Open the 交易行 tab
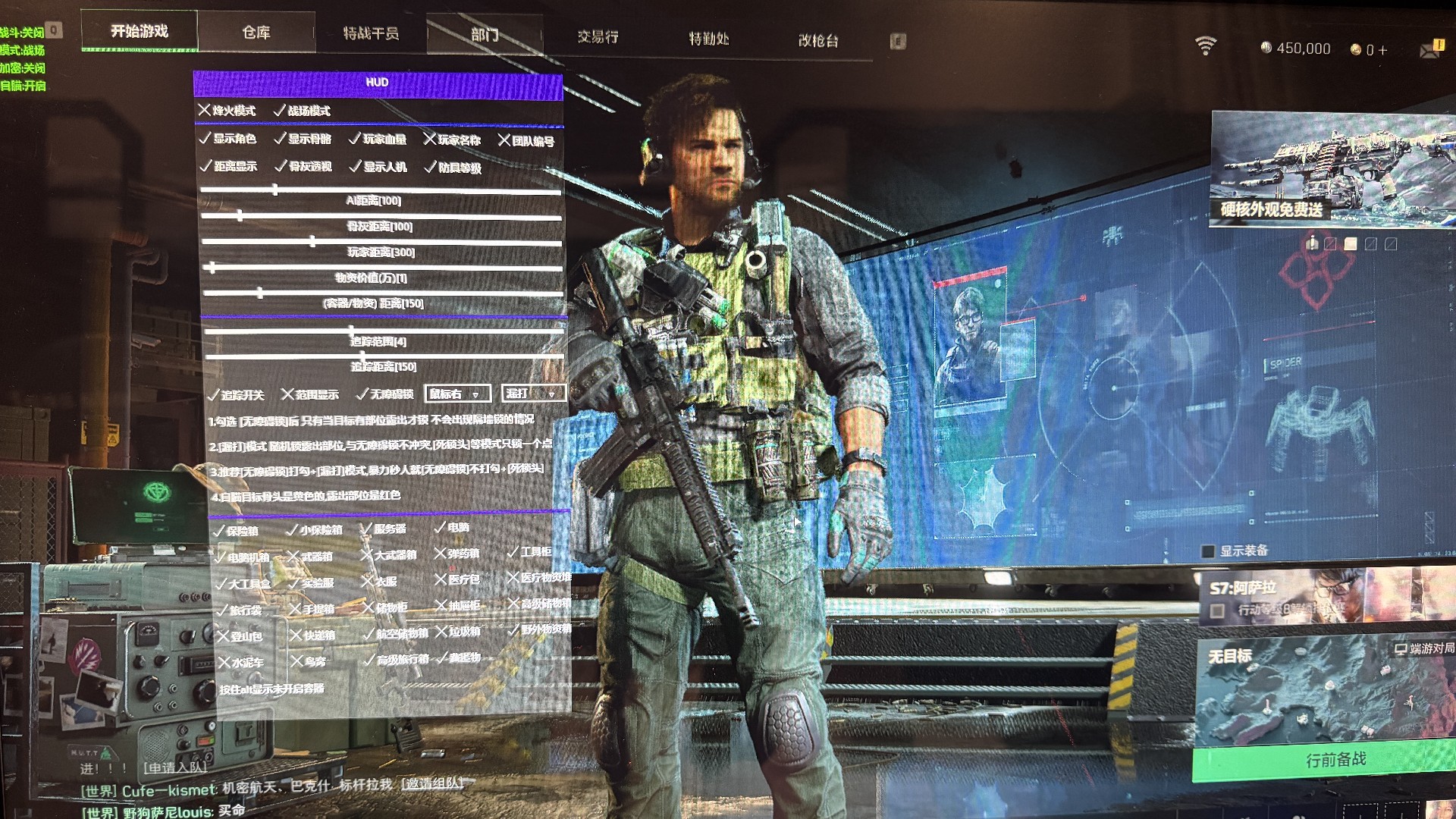The width and height of the screenshot is (1456, 819). pyautogui.click(x=598, y=36)
